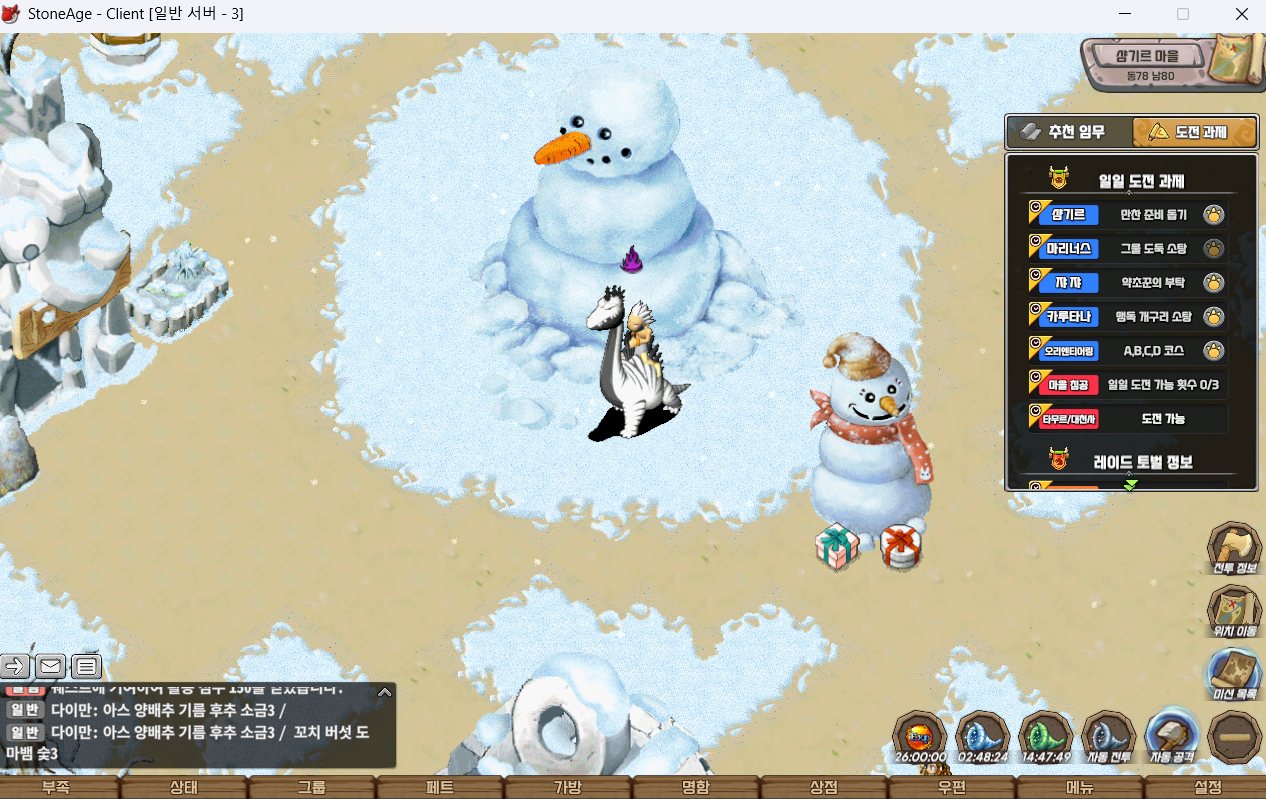Open the envelope button above the chat

[x=51, y=666]
